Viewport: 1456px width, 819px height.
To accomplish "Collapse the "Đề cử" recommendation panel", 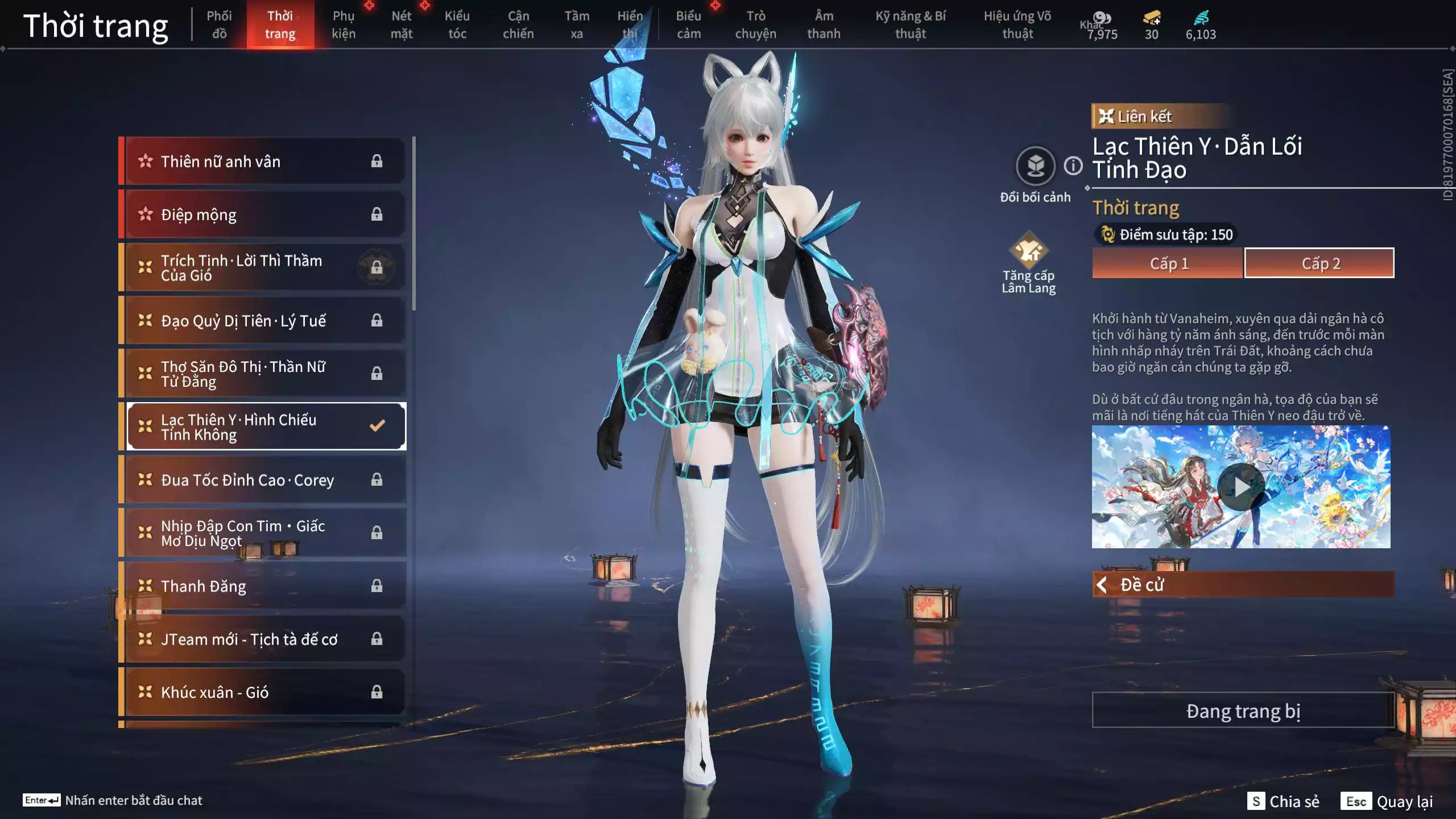I will pyautogui.click(x=1102, y=584).
